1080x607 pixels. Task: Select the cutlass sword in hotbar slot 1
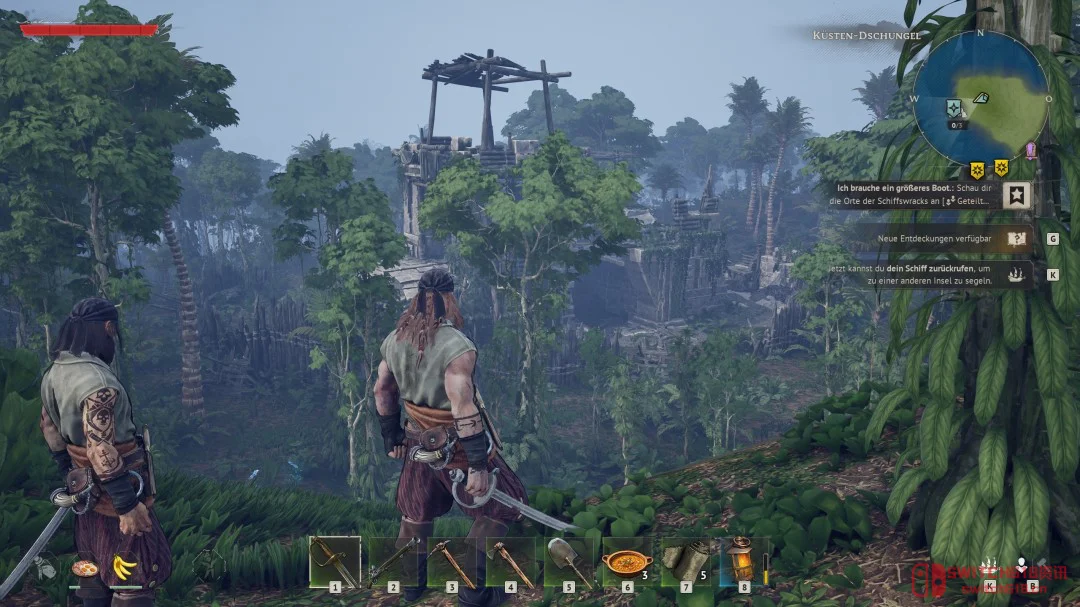point(334,562)
